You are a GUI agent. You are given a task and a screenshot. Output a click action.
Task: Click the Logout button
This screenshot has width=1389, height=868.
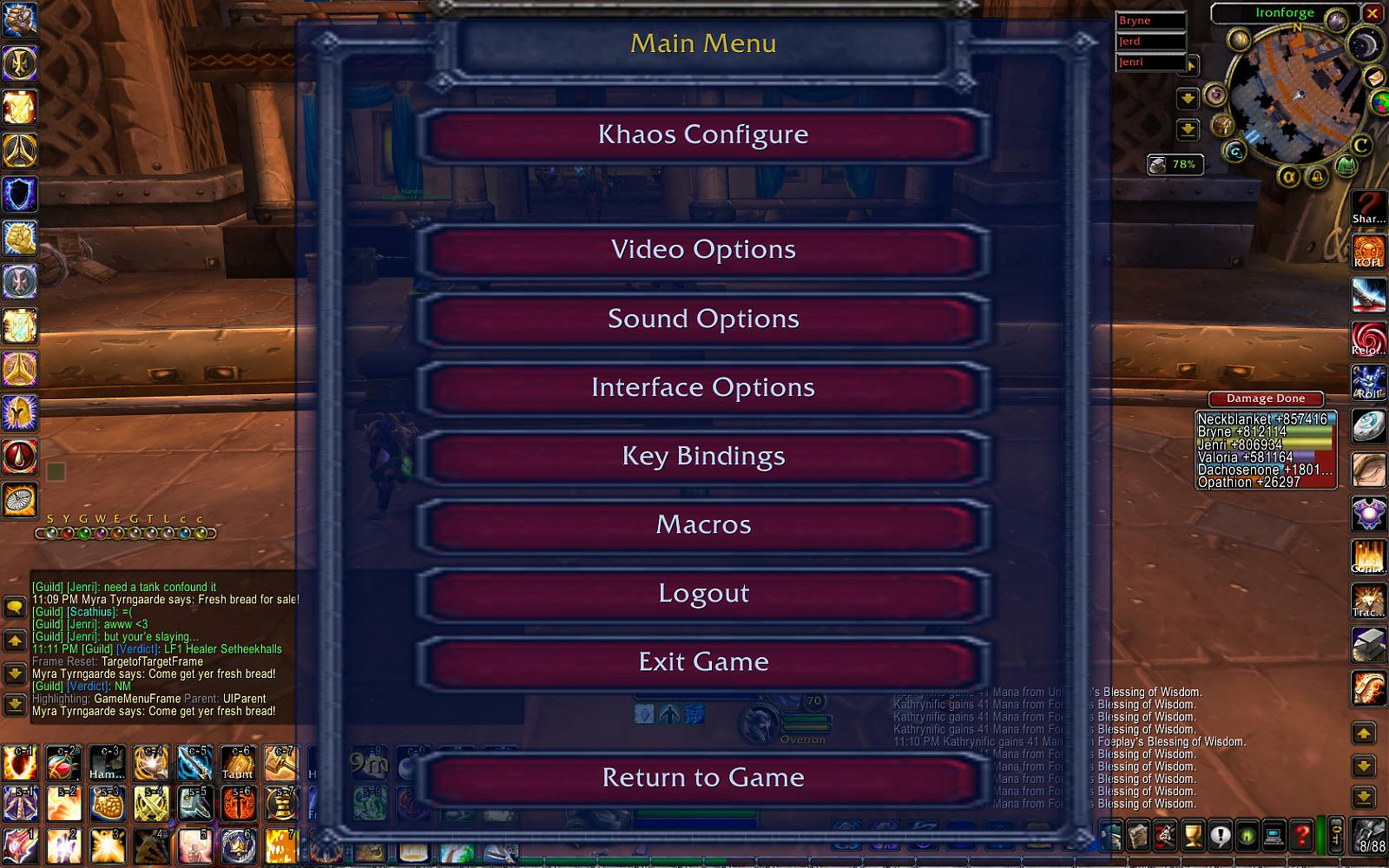tap(703, 593)
